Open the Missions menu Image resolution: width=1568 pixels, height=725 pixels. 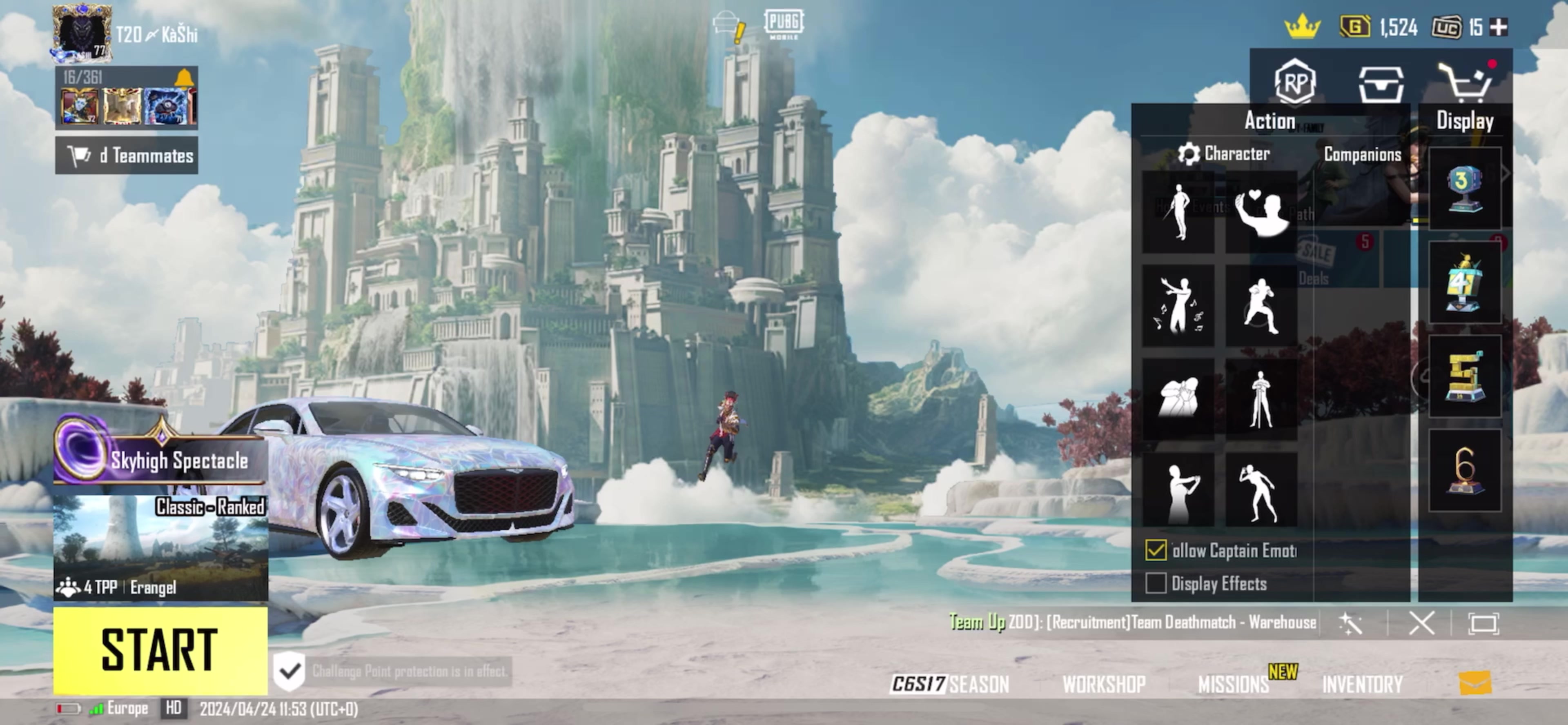click(x=1233, y=685)
